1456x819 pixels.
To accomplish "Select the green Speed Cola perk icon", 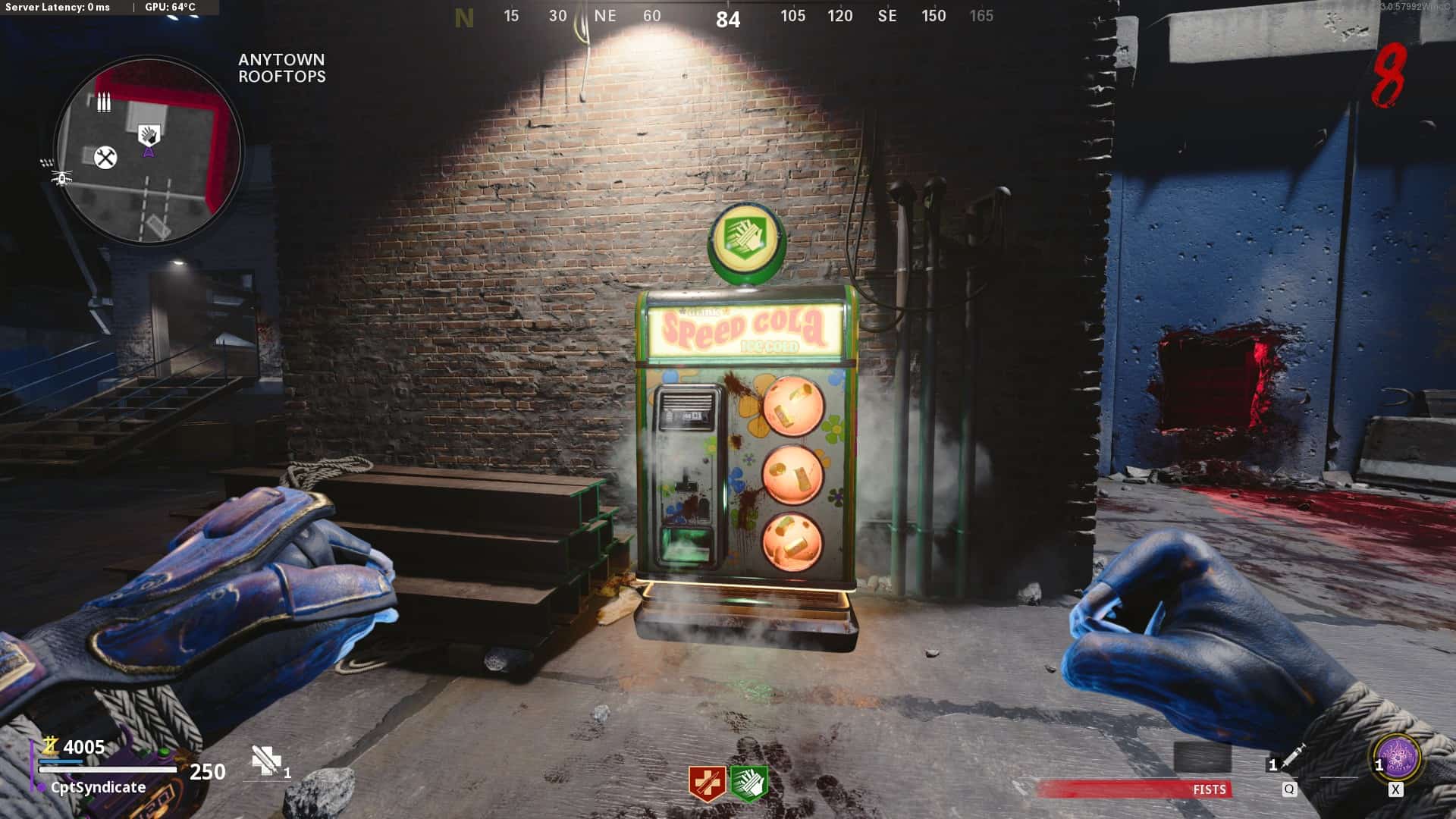I will (x=748, y=783).
